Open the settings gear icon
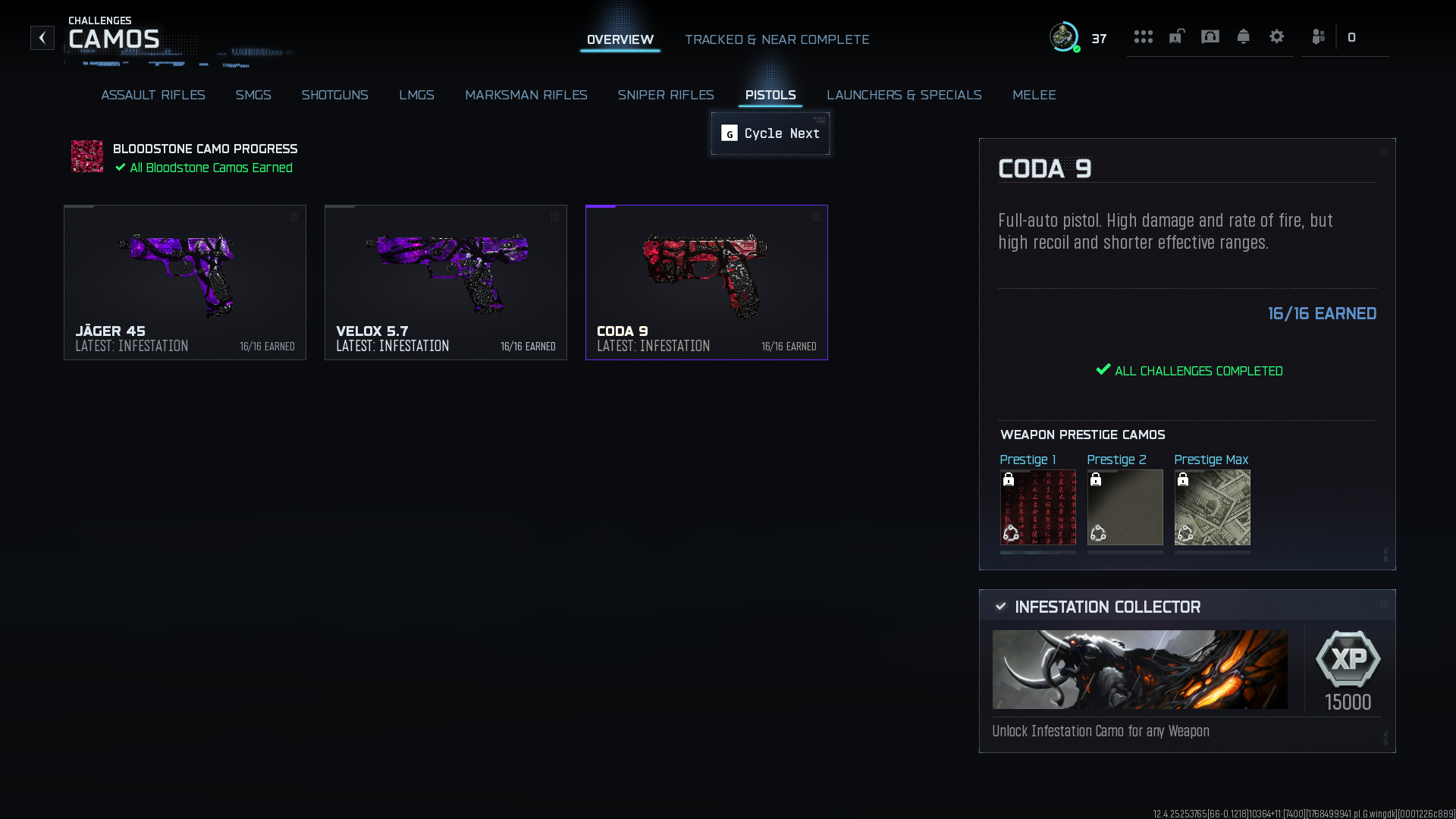The height and width of the screenshot is (819, 1456). (x=1276, y=36)
